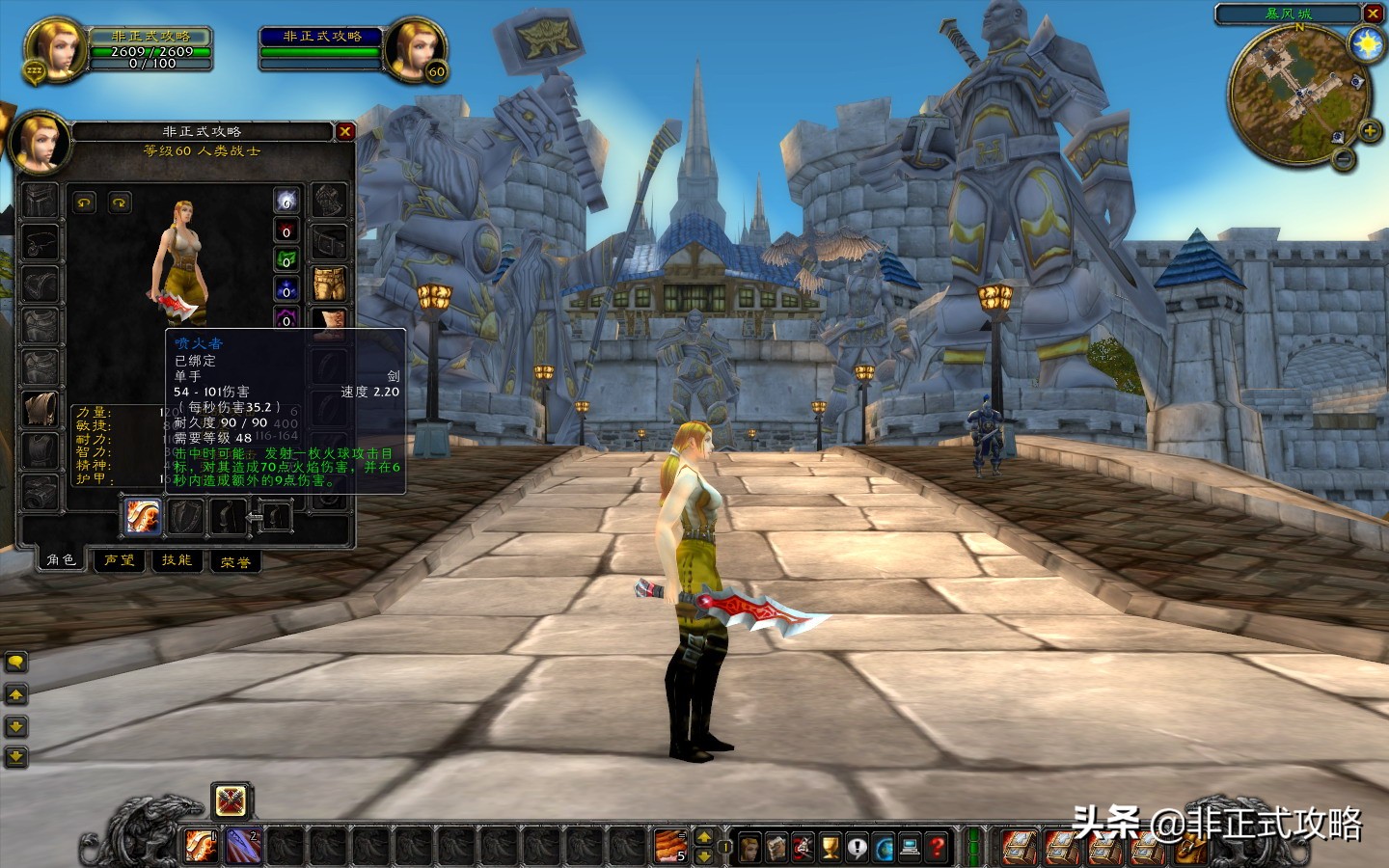
Task: Page the action bar up
Action: pos(704,836)
